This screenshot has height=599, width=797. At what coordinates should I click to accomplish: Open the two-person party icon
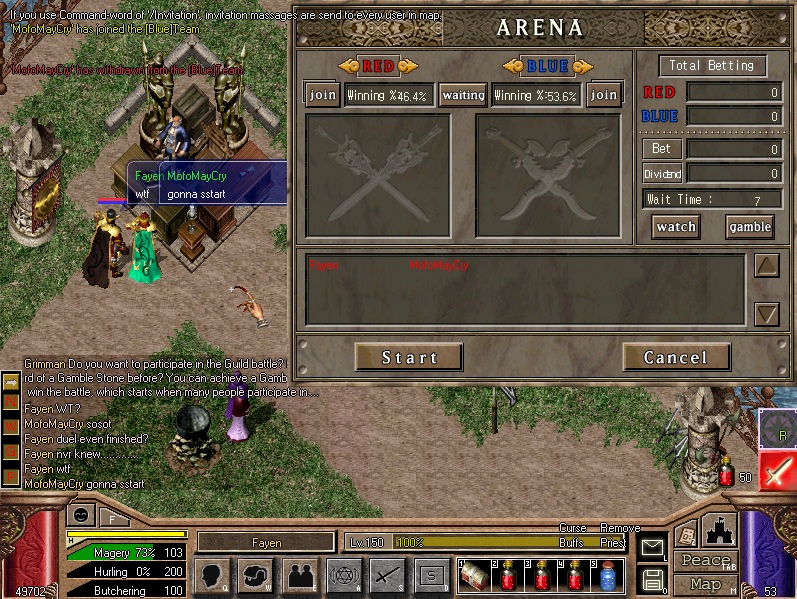tap(299, 575)
